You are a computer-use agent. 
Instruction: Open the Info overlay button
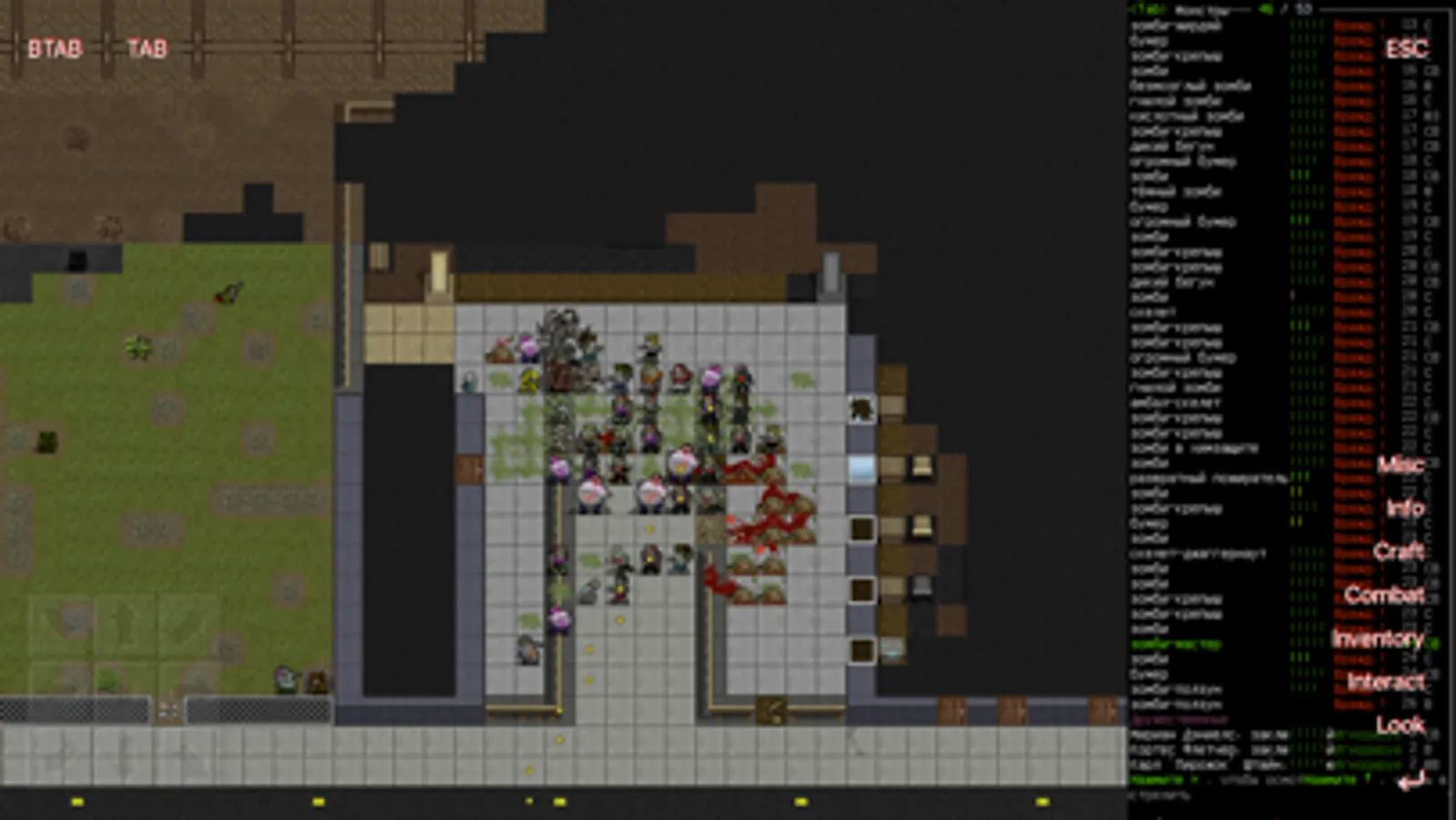click(x=1407, y=508)
